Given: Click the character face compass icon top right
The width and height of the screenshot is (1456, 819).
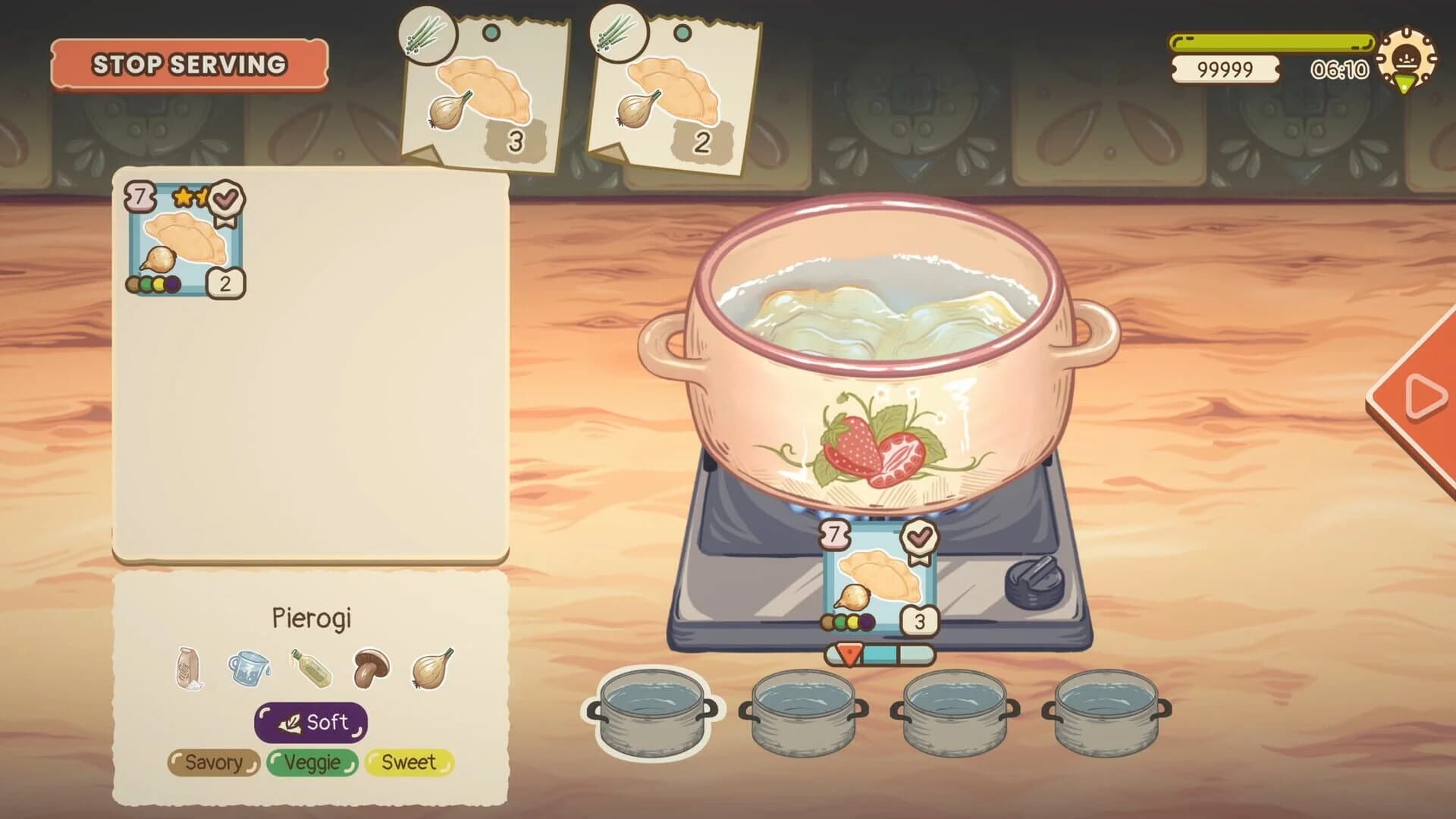Looking at the screenshot, I should [1408, 57].
